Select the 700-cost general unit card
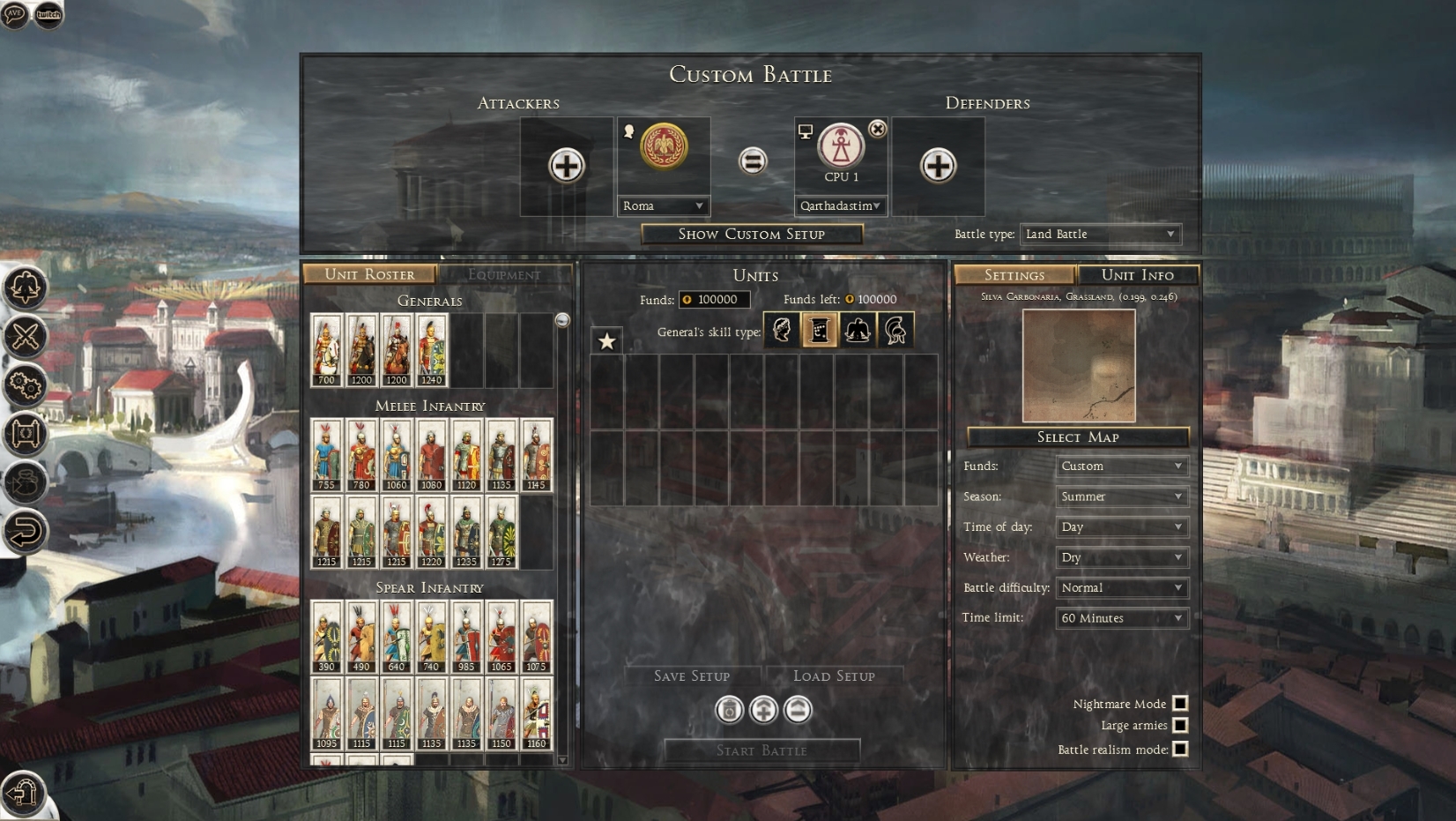1456x821 pixels. (326, 350)
